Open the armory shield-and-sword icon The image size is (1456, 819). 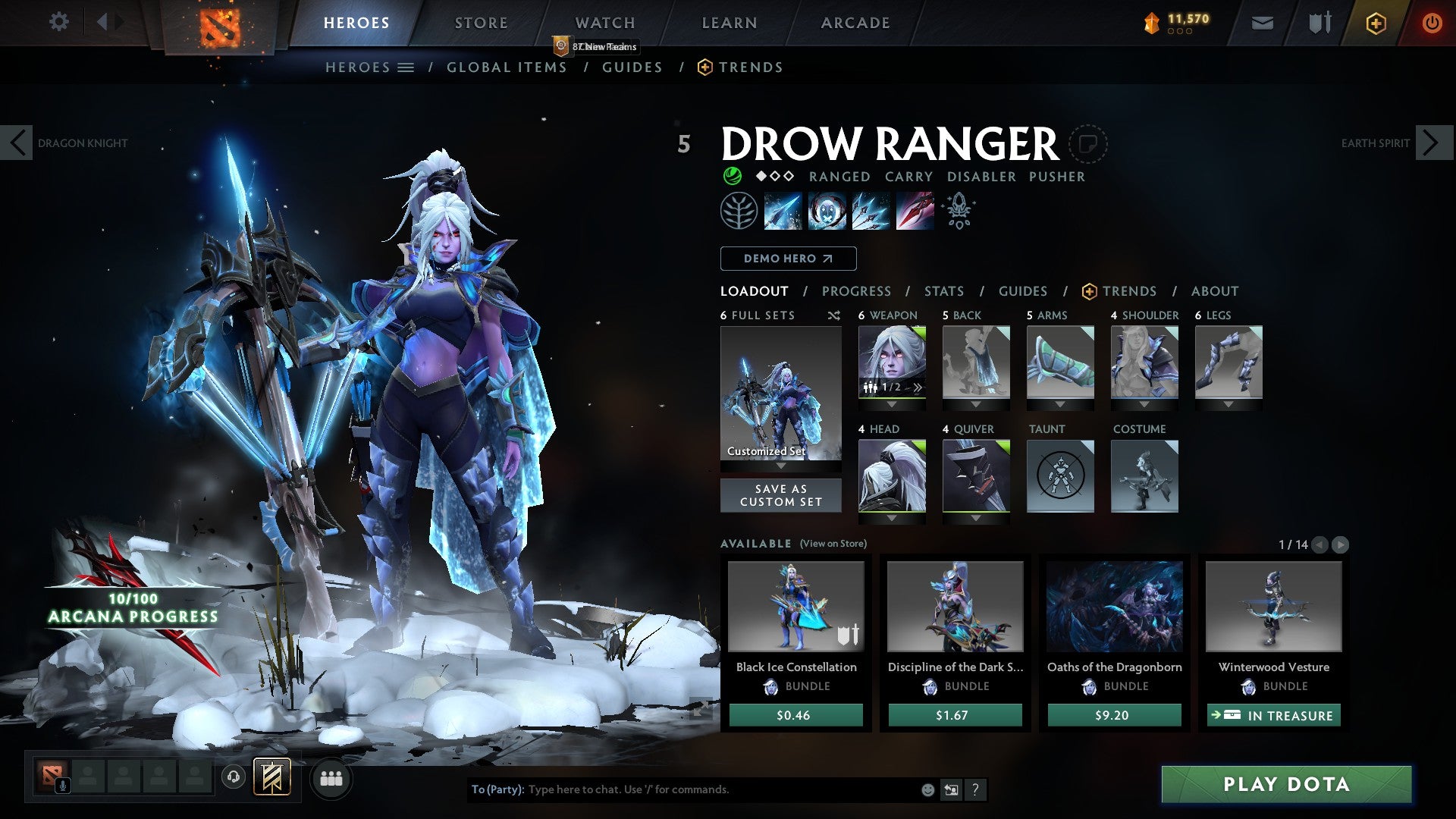click(1318, 23)
